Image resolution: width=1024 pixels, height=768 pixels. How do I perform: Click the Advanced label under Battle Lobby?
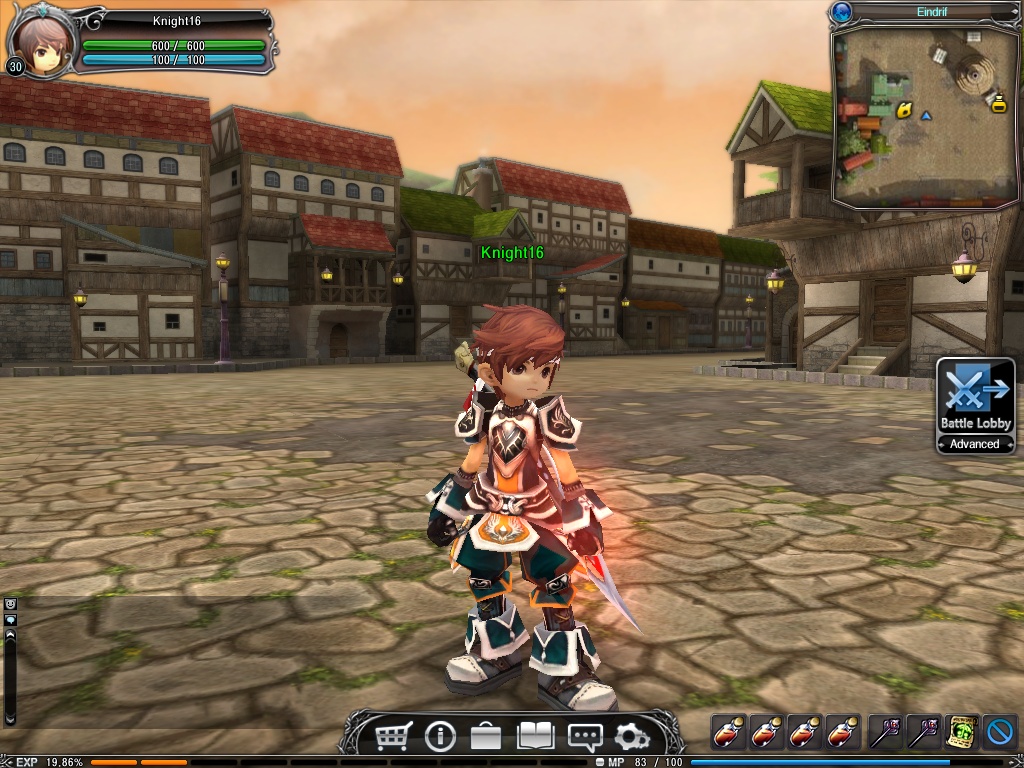pos(975,444)
